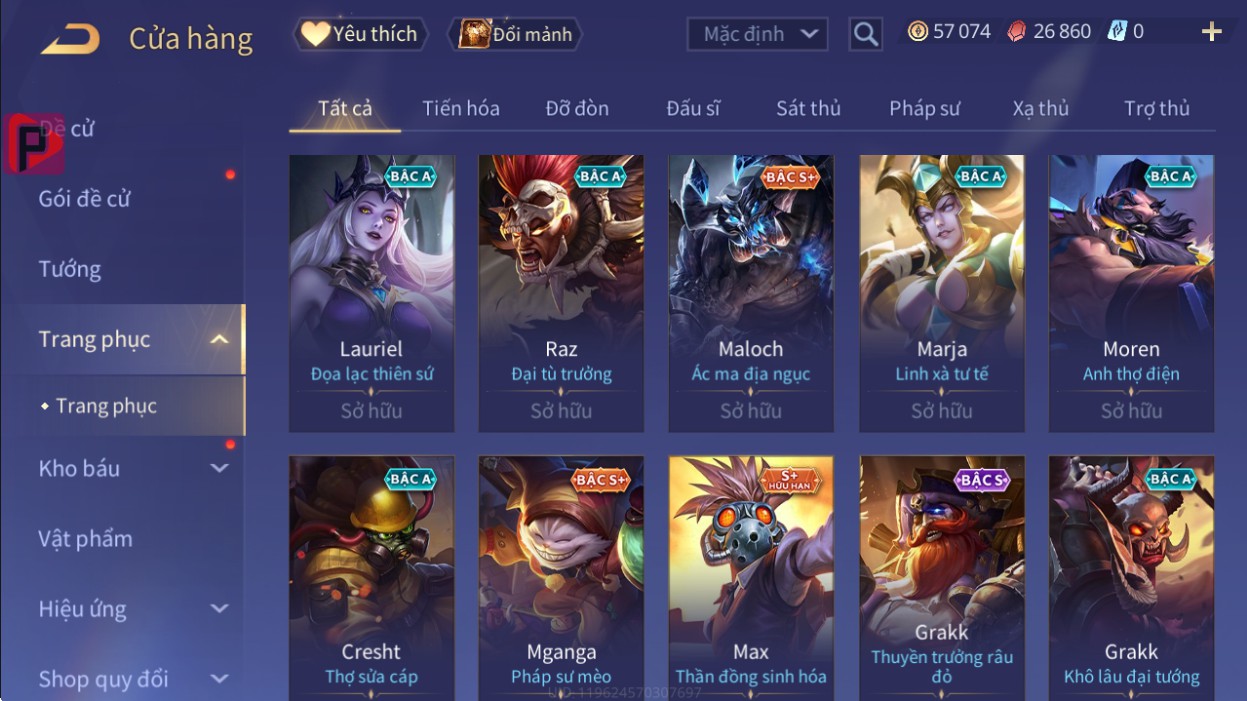Open the Đổi mảnh exchange

click(x=515, y=34)
